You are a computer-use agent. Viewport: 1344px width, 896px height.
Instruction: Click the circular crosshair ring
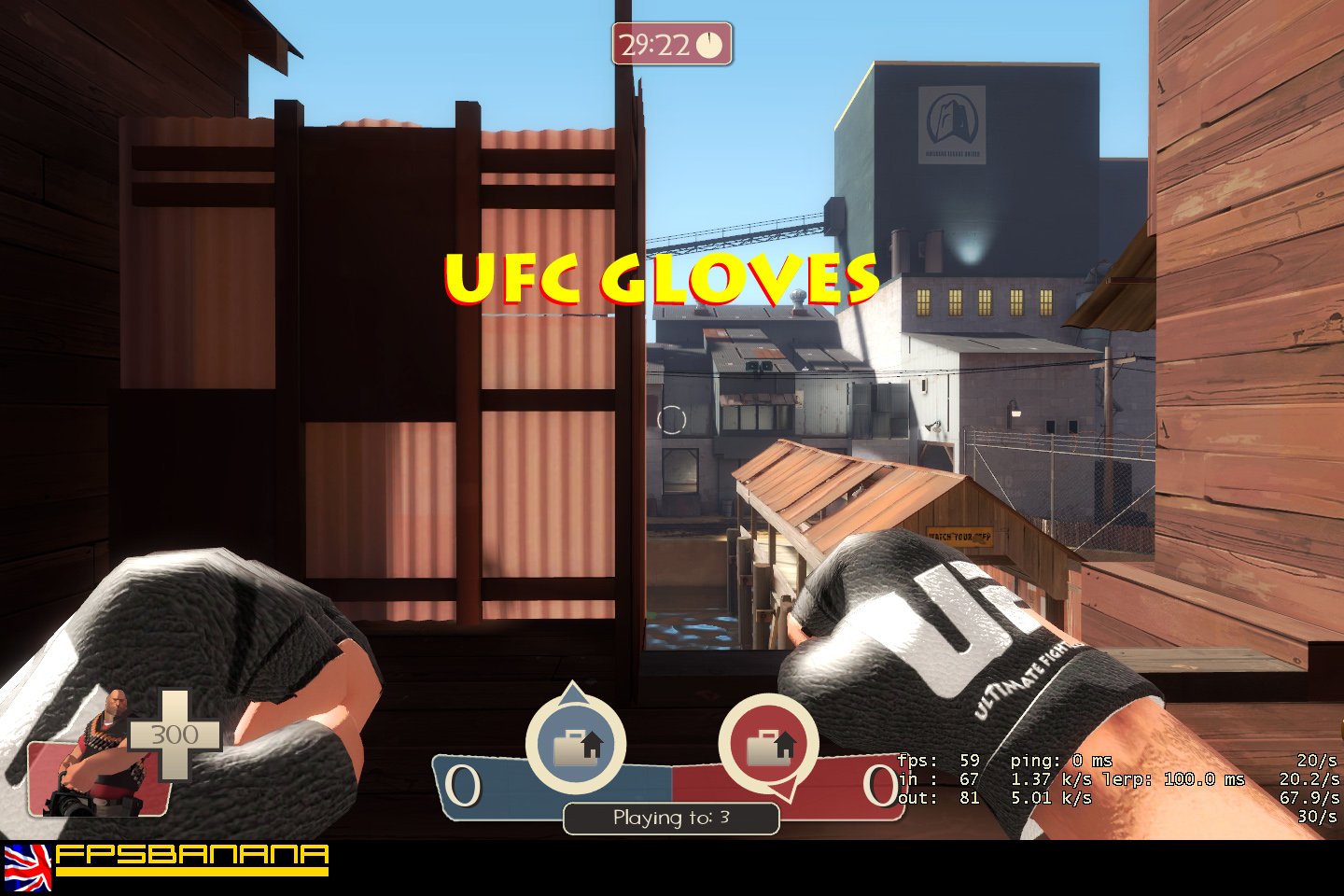tap(674, 421)
